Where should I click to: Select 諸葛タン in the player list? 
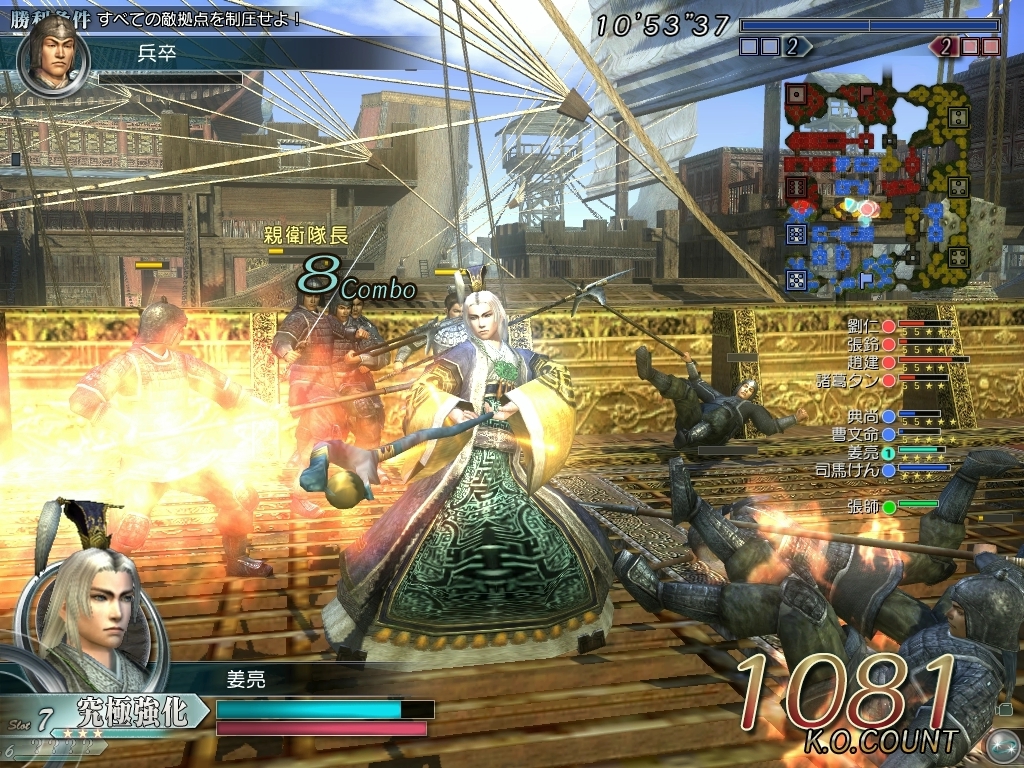pyautogui.click(x=852, y=379)
